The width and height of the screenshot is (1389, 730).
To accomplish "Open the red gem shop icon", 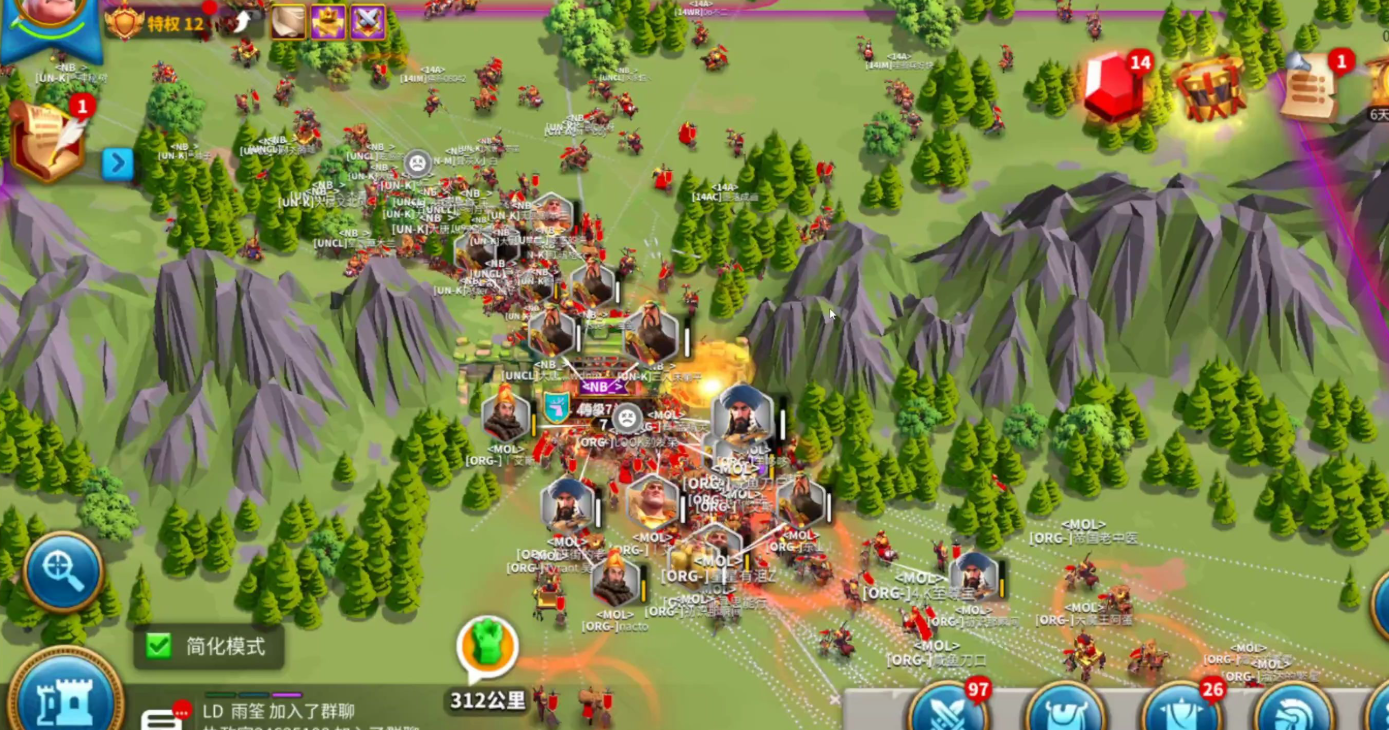I will 1114,88.
